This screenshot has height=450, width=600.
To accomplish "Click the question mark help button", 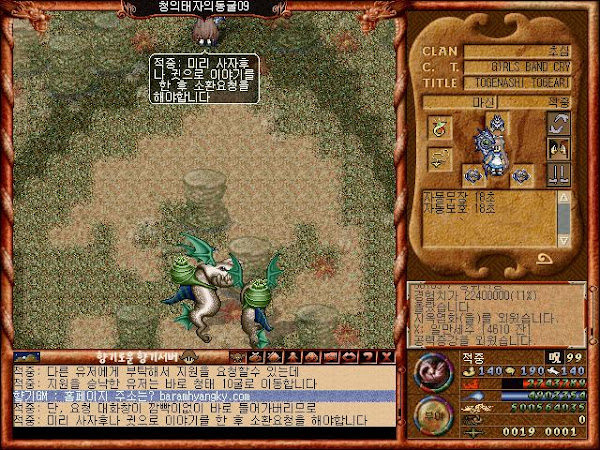I will [370, 356].
